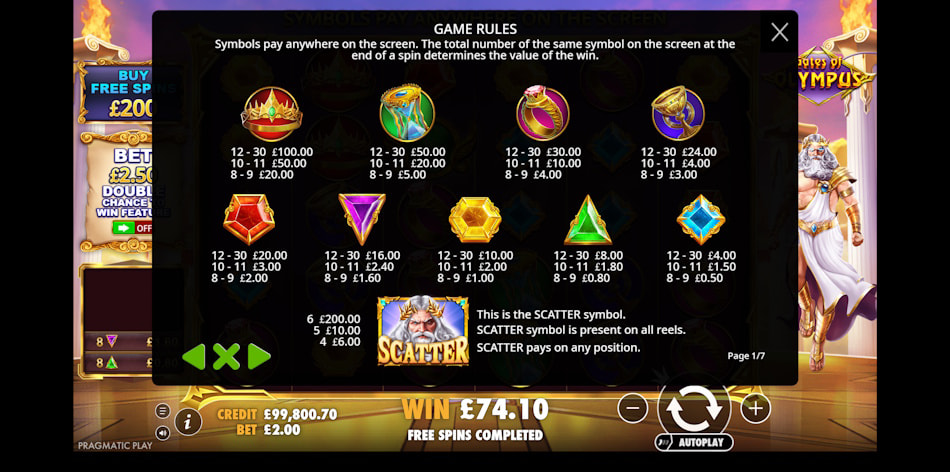Spin the reels

point(693,407)
